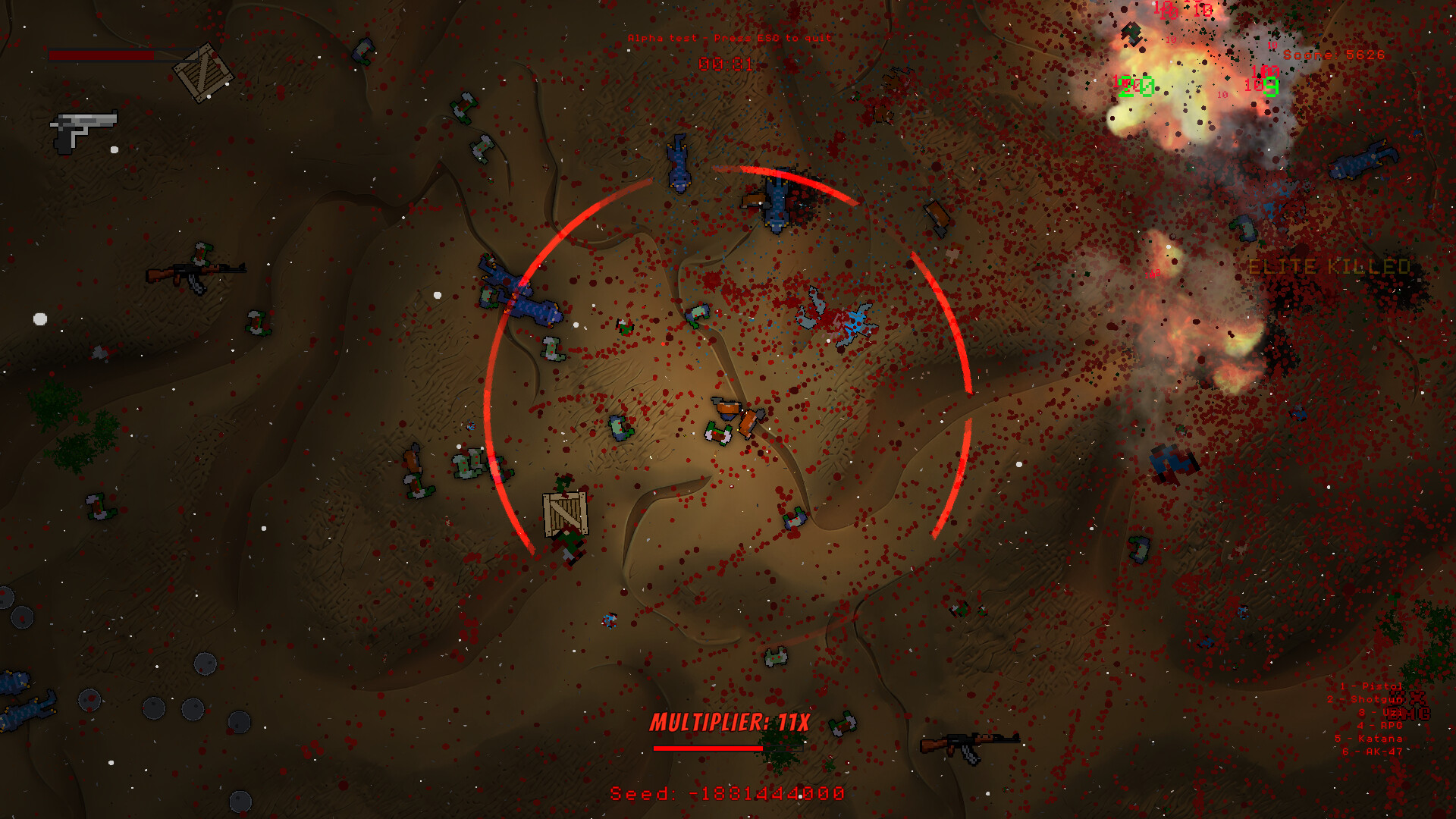Click the Seed: -1831444000 text field
This screenshot has height=819, width=1456.
click(x=726, y=795)
